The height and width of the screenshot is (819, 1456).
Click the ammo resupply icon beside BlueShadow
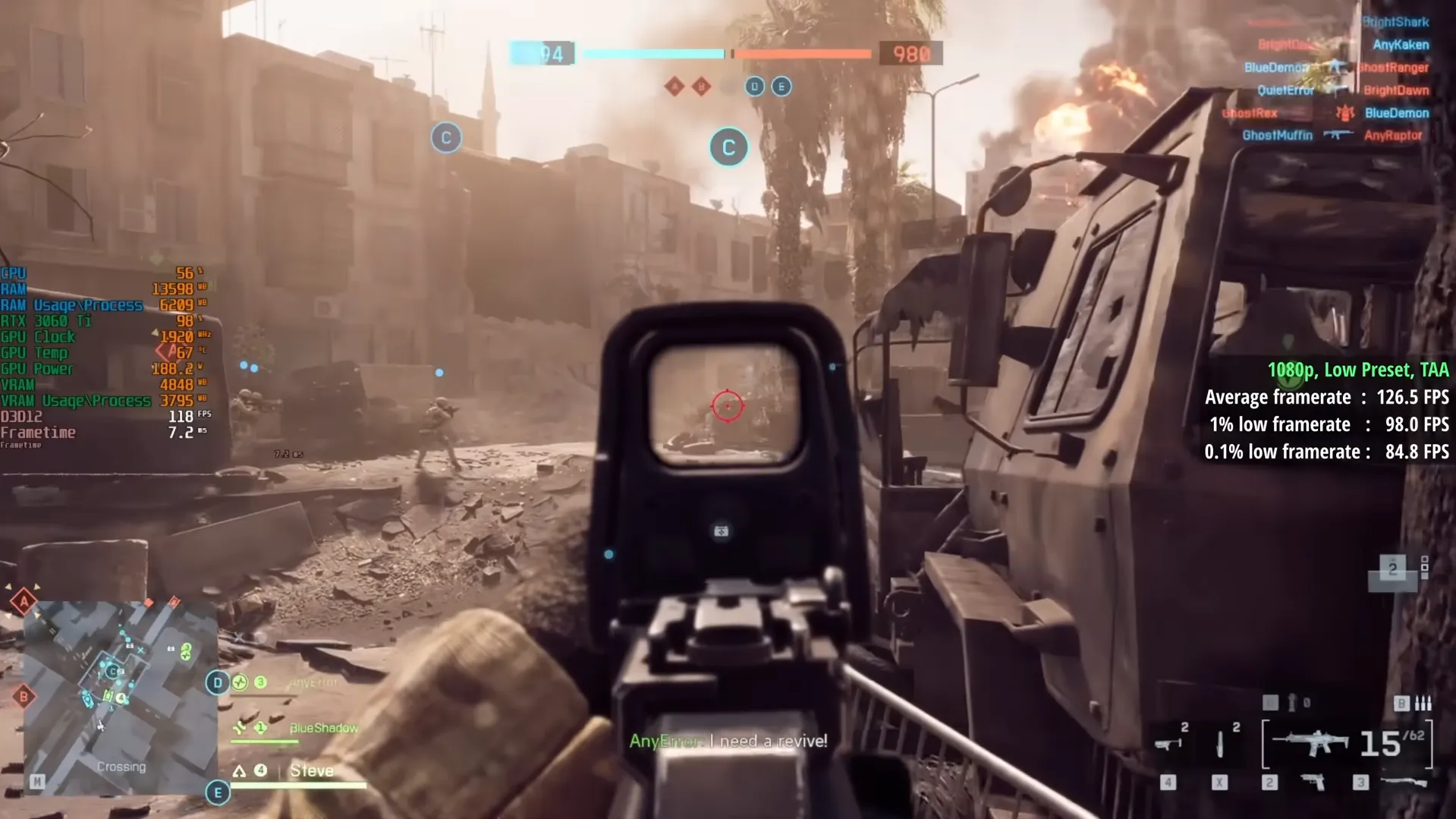[239, 728]
